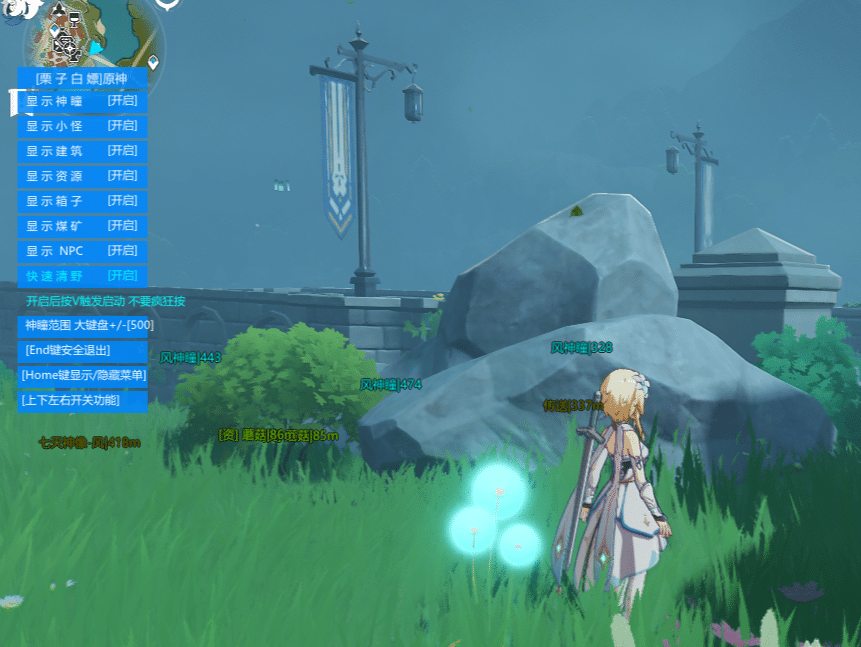
Task: Toggle the 显示箱子 option
Action: pyautogui.click(x=82, y=201)
